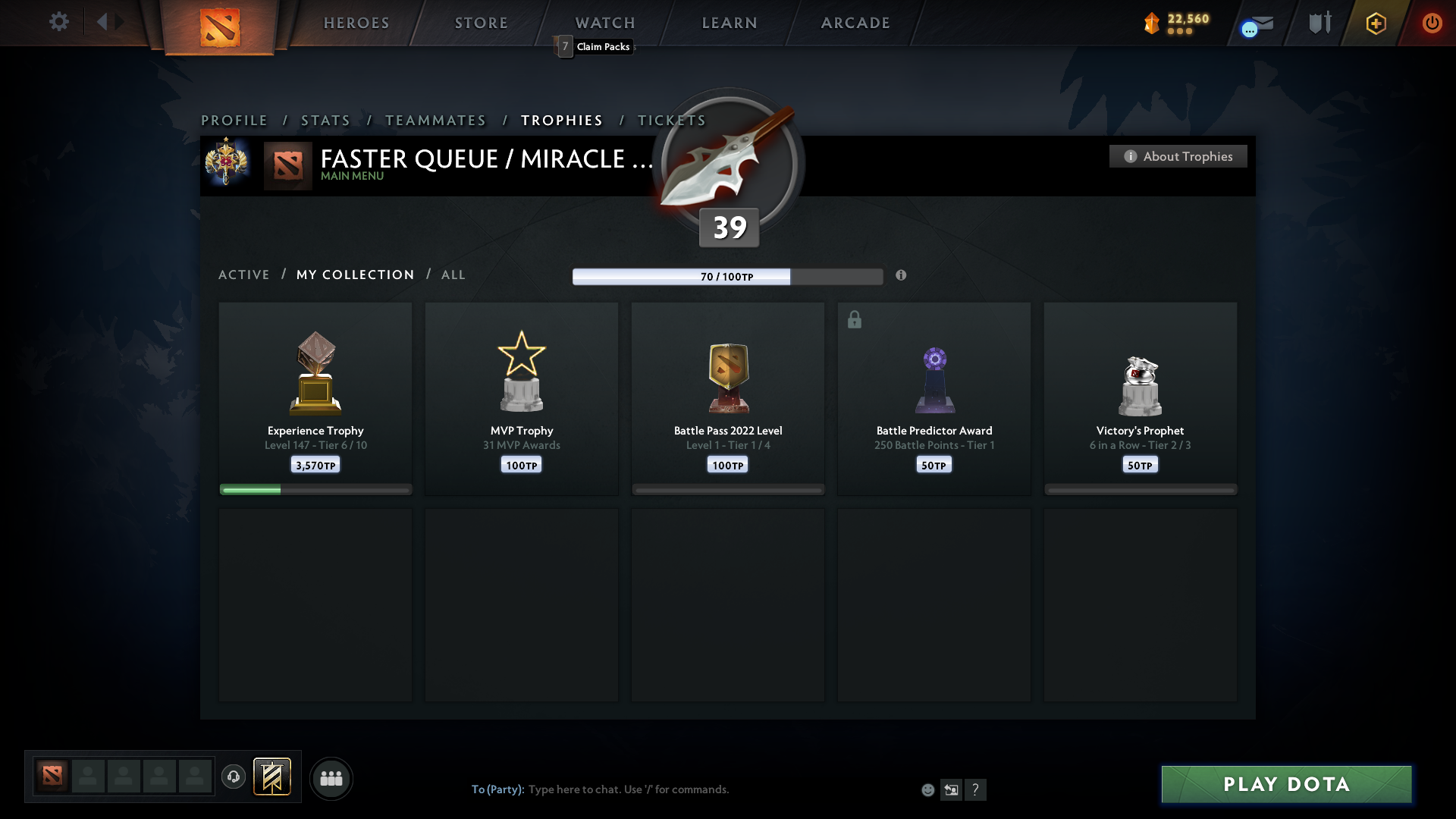Switch to the ALL trophies filter

point(453,275)
